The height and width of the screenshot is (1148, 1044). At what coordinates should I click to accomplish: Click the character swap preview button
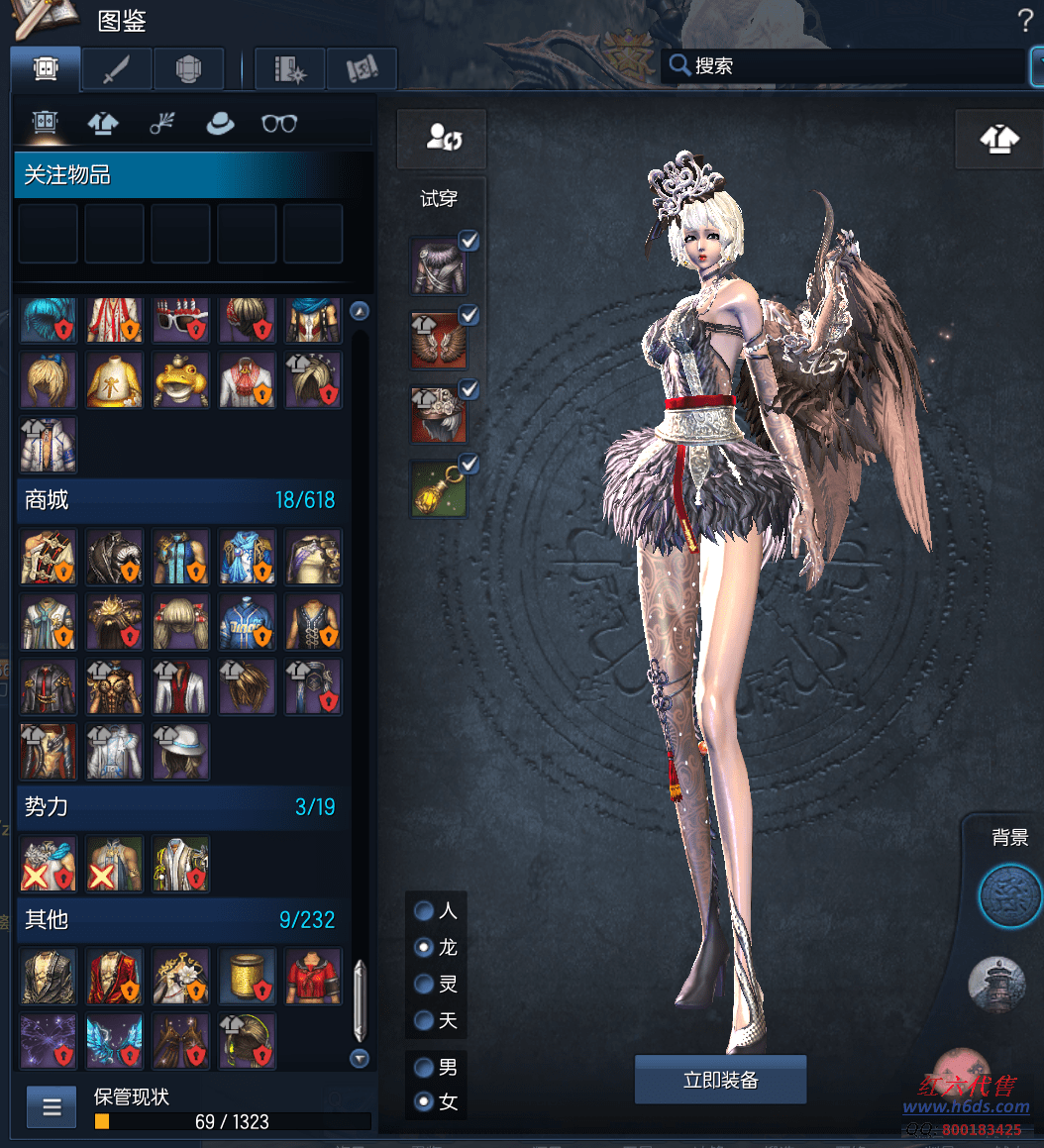(442, 138)
